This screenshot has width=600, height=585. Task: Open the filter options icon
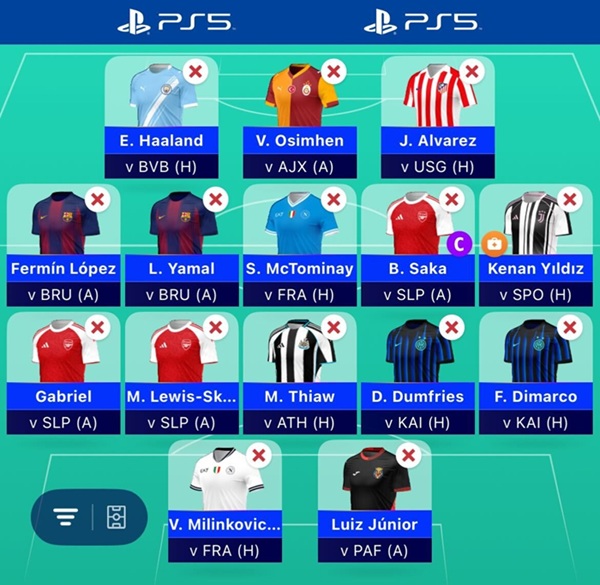pyautogui.click(x=66, y=517)
